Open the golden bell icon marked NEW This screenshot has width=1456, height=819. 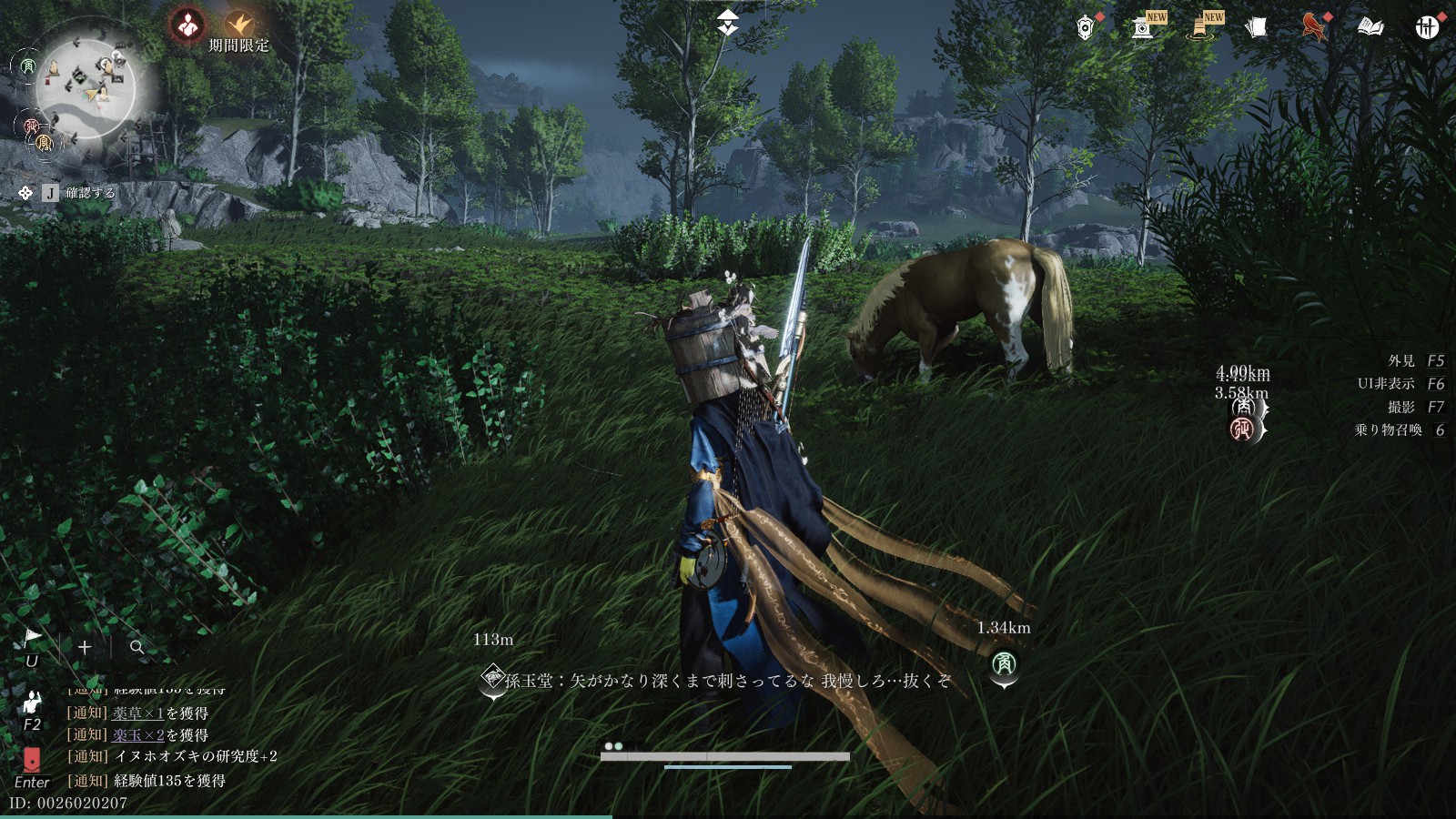1201,27
